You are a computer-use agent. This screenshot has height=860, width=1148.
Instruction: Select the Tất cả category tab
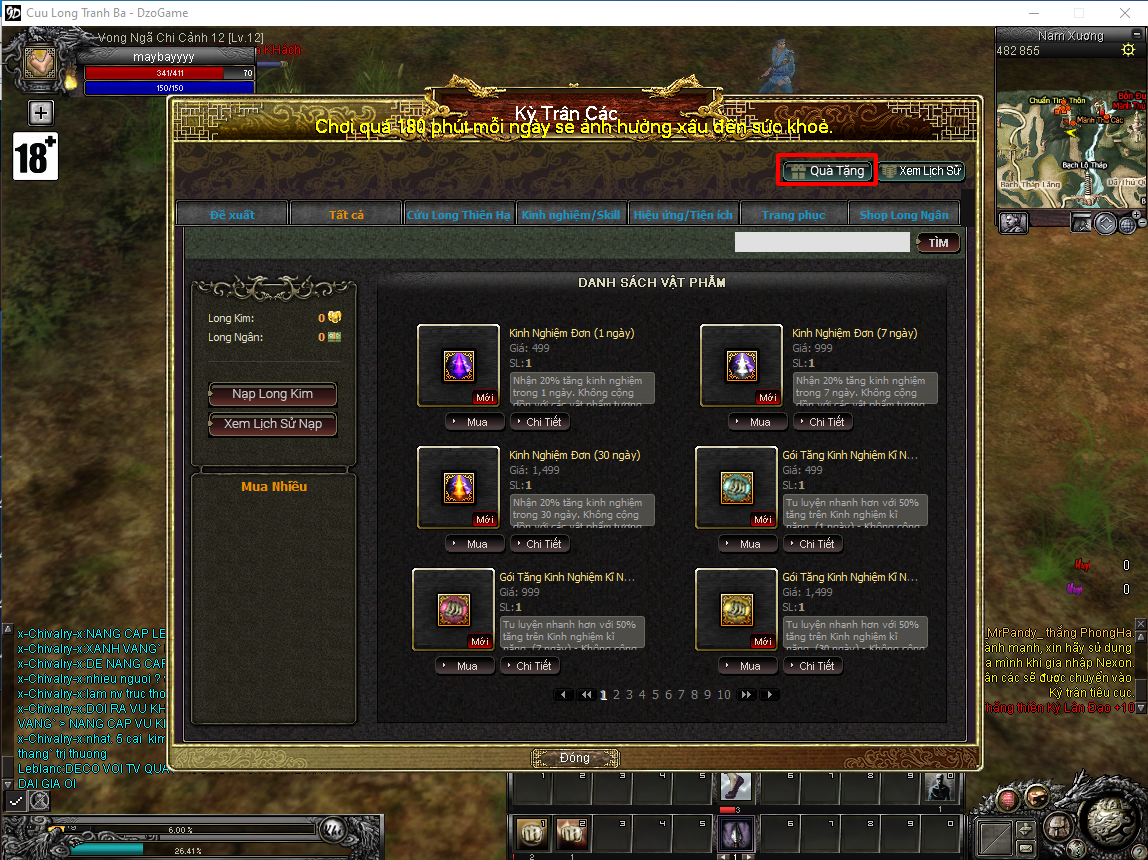click(x=346, y=214)
